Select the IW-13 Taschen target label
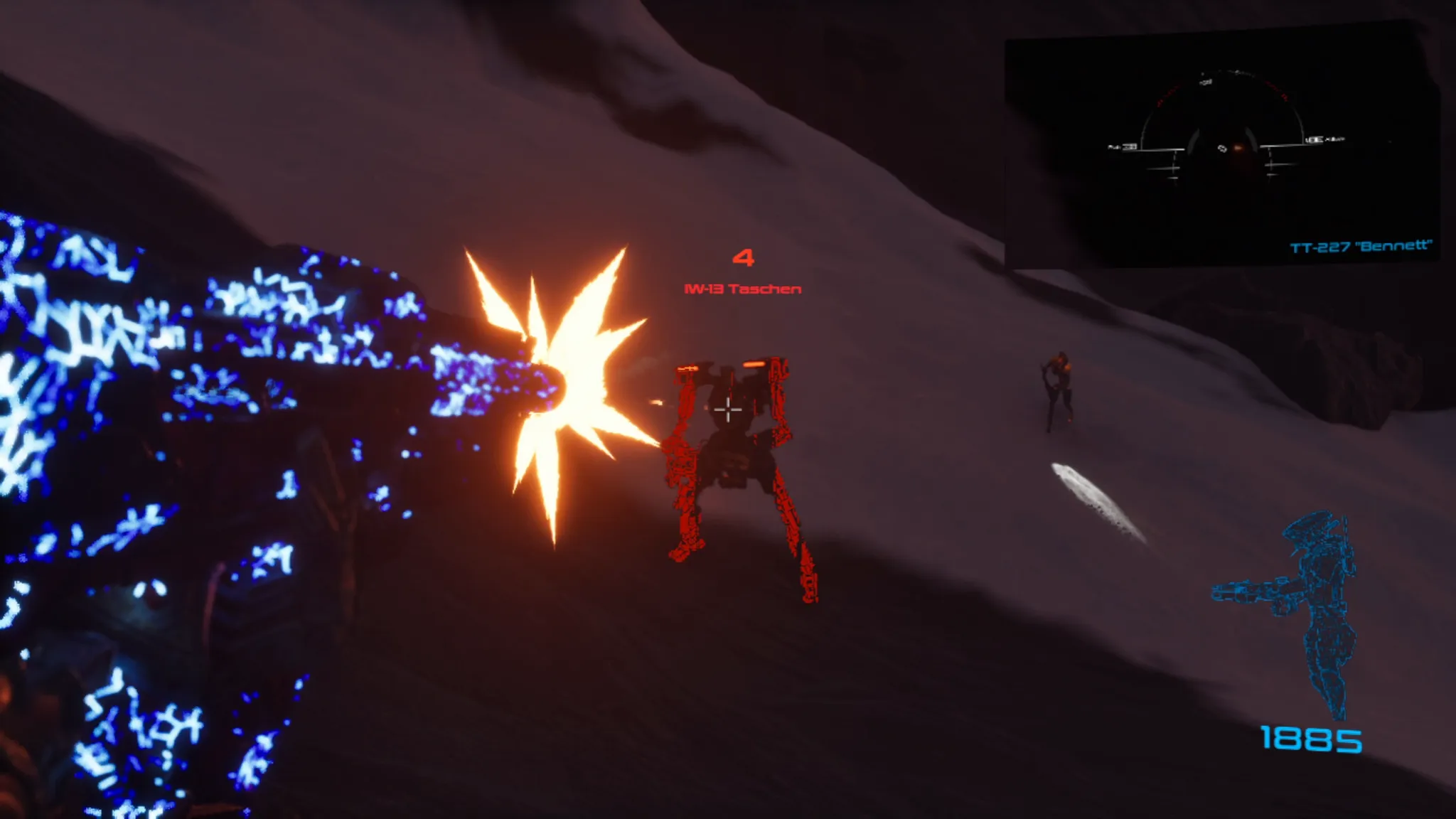Viewport: 1456px width, 819px height. pos(742,289)
